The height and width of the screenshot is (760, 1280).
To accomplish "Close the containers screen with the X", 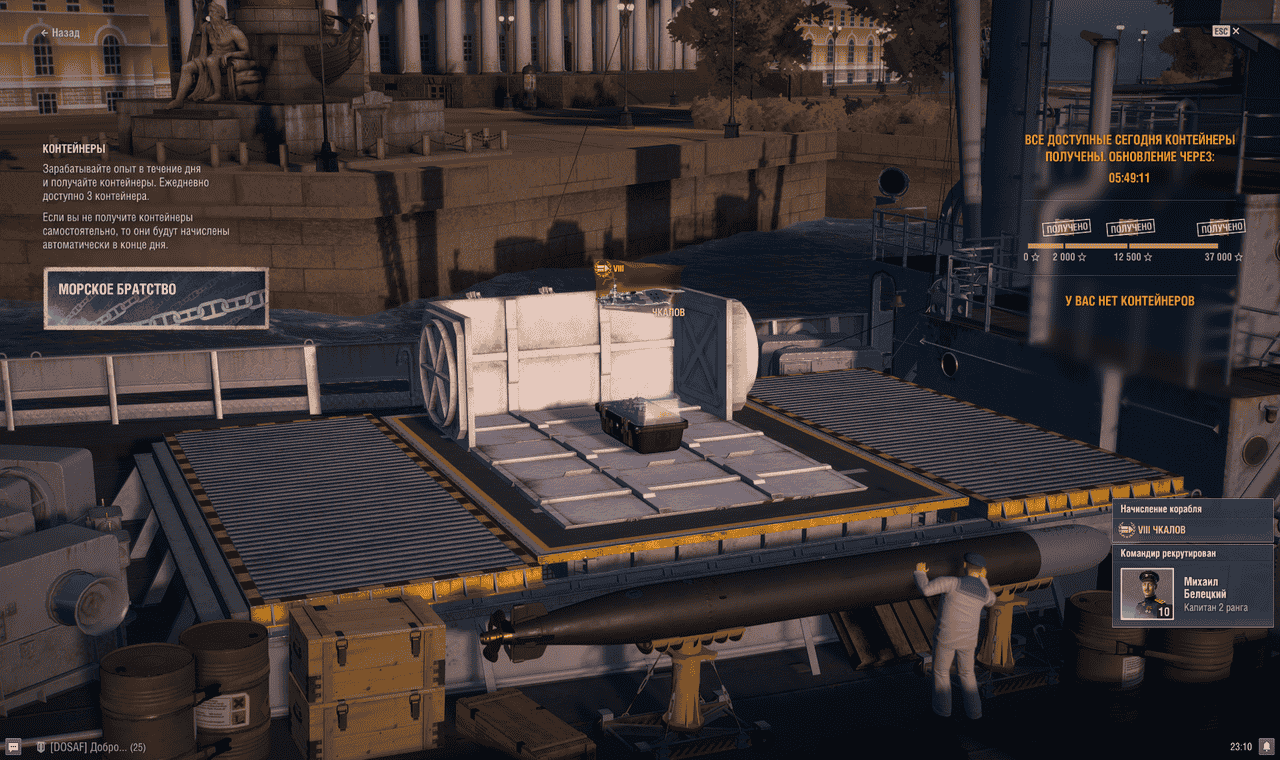I will pyautogui.click(x=1236, y=31).
